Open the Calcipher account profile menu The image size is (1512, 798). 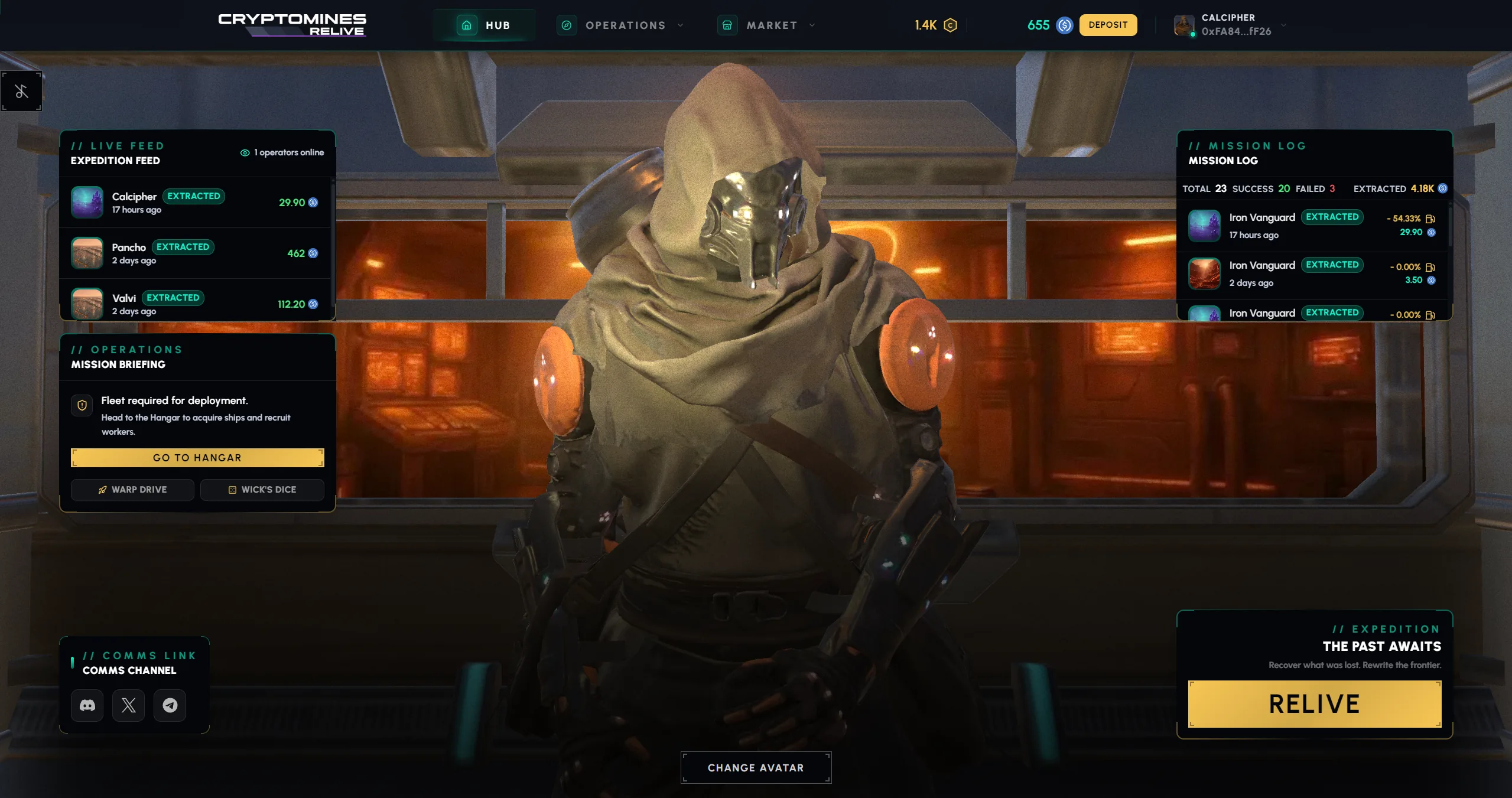pyautogui.click(x=1230, y=25)
